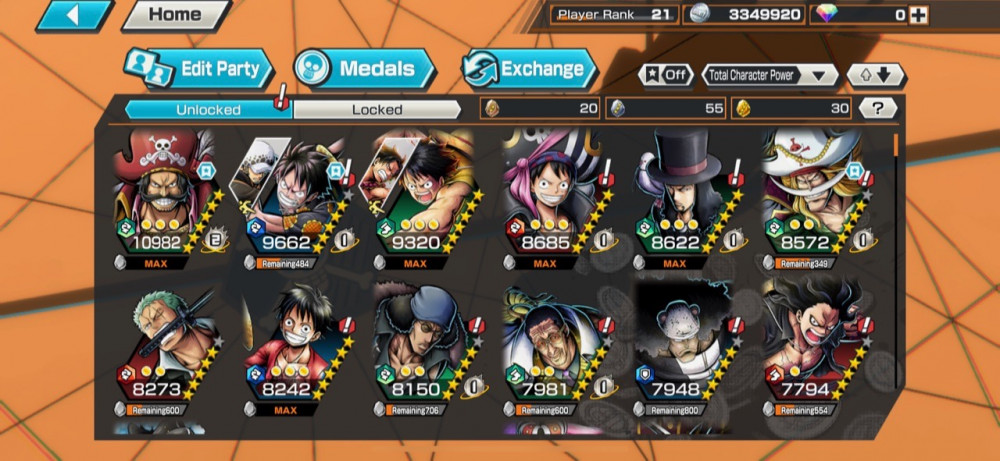Image resolution: width=1000 pixels, height=461 pixels.
Task: Pick the 8572 power white-coat character
Action: [812, 198]
